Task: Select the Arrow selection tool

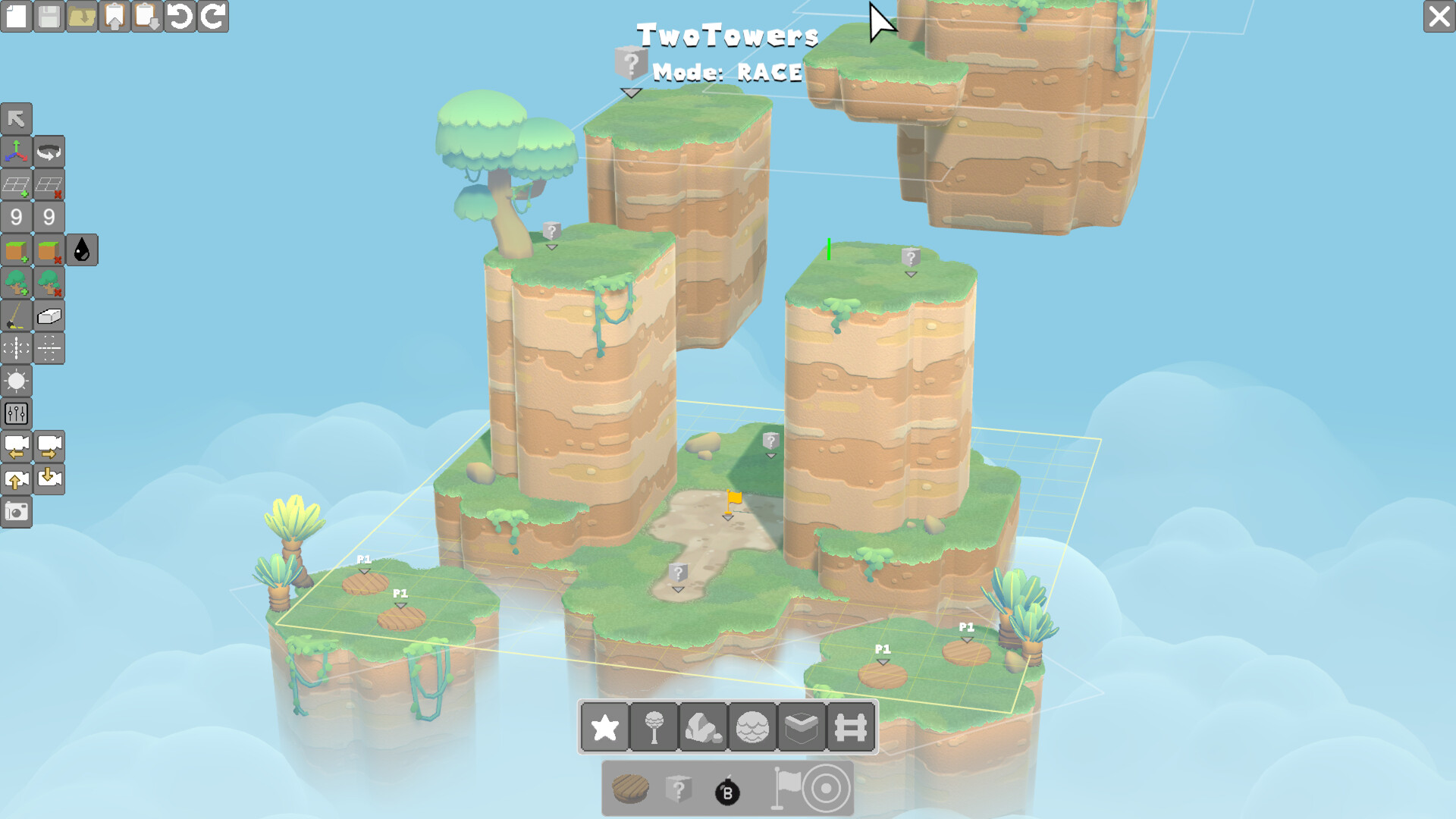Action: coord(17,118)
